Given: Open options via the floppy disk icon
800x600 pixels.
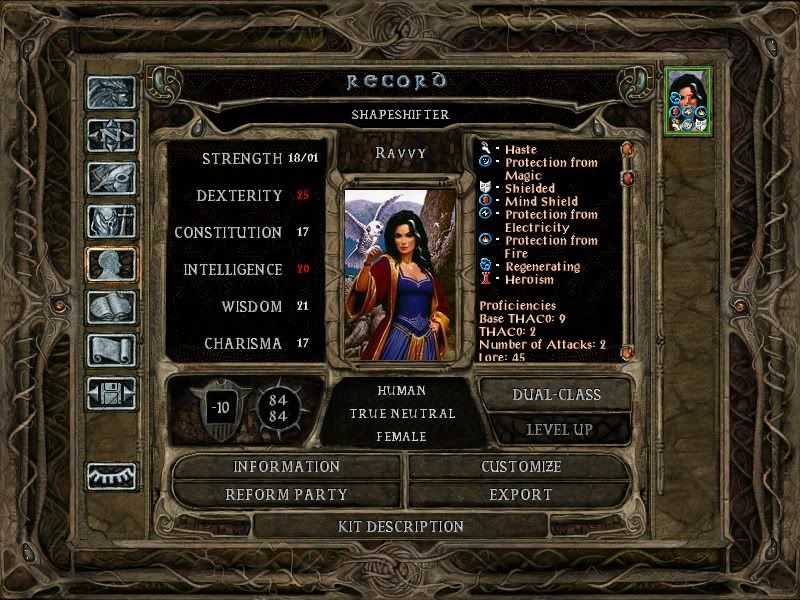Looking at the screenshot, I should pos(111,394).
